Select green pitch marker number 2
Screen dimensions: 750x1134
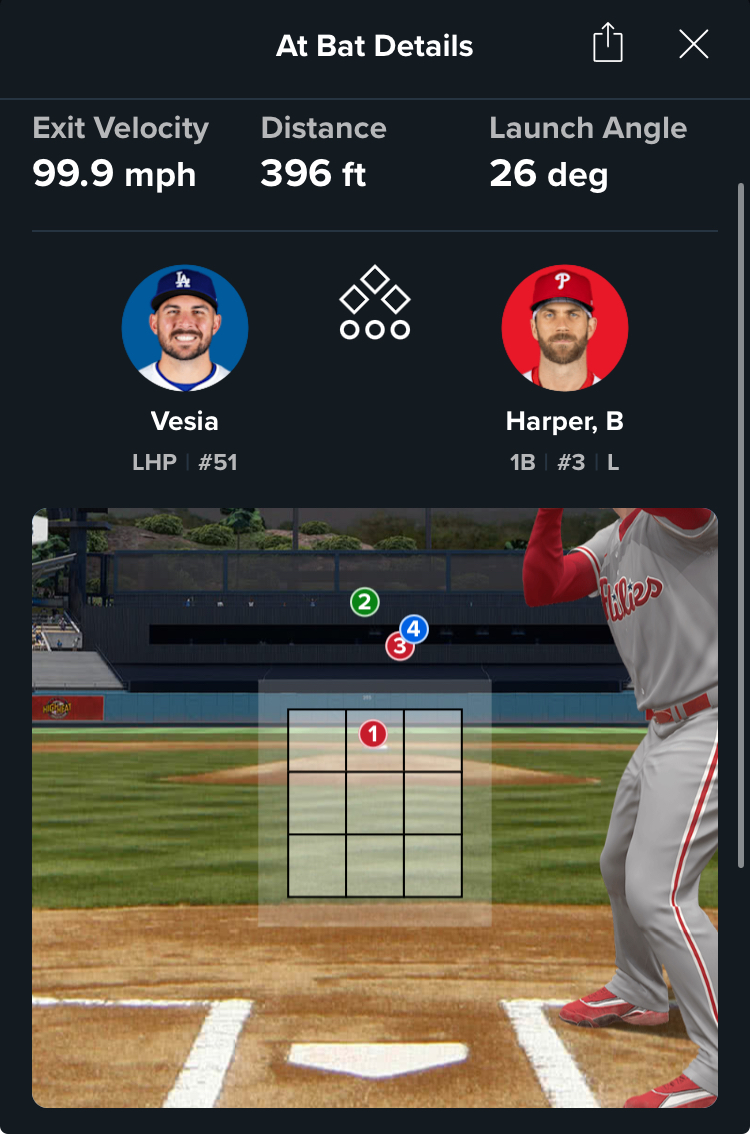click(x=364, y=602)
